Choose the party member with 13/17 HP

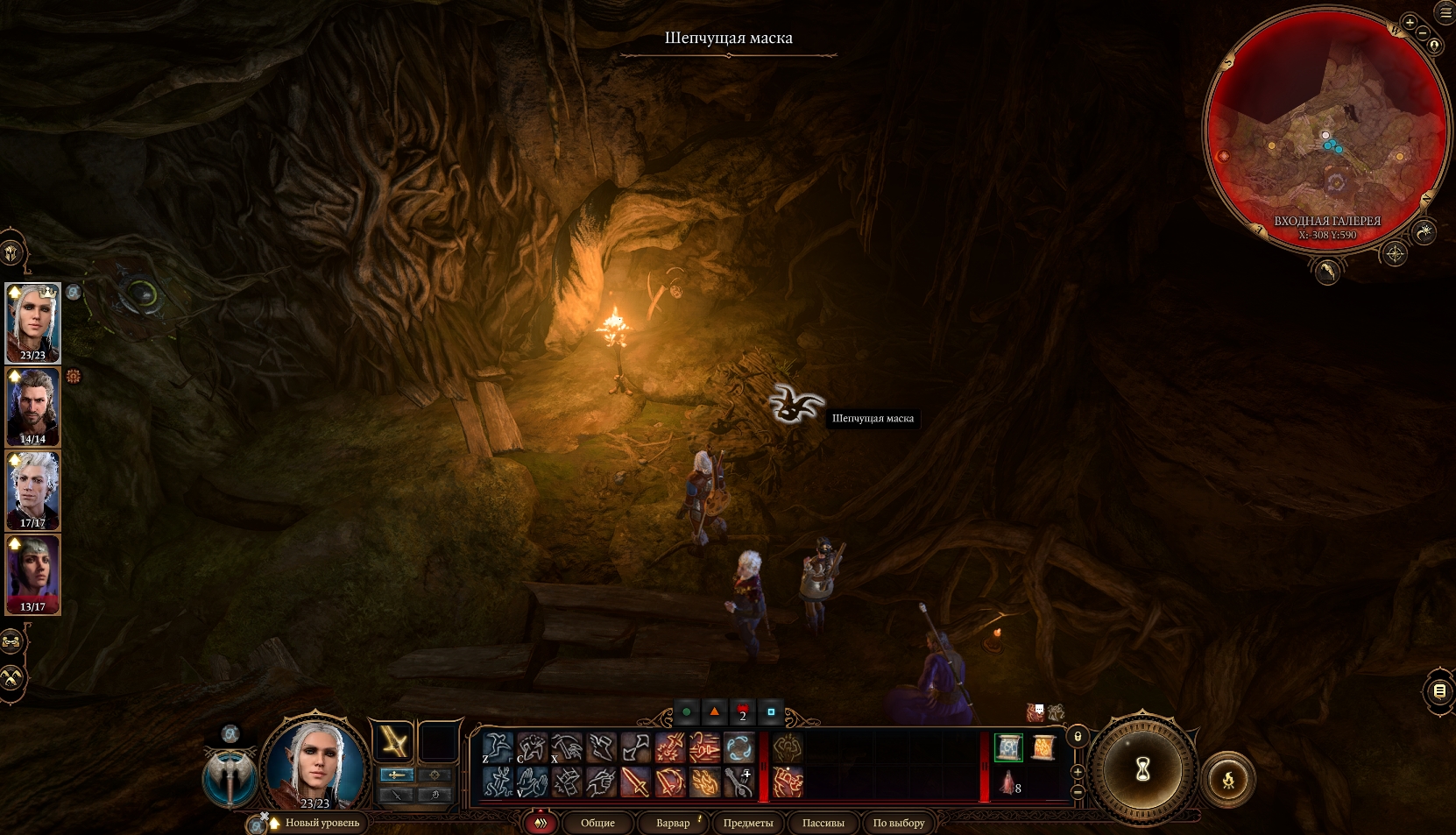click(33, 574)
